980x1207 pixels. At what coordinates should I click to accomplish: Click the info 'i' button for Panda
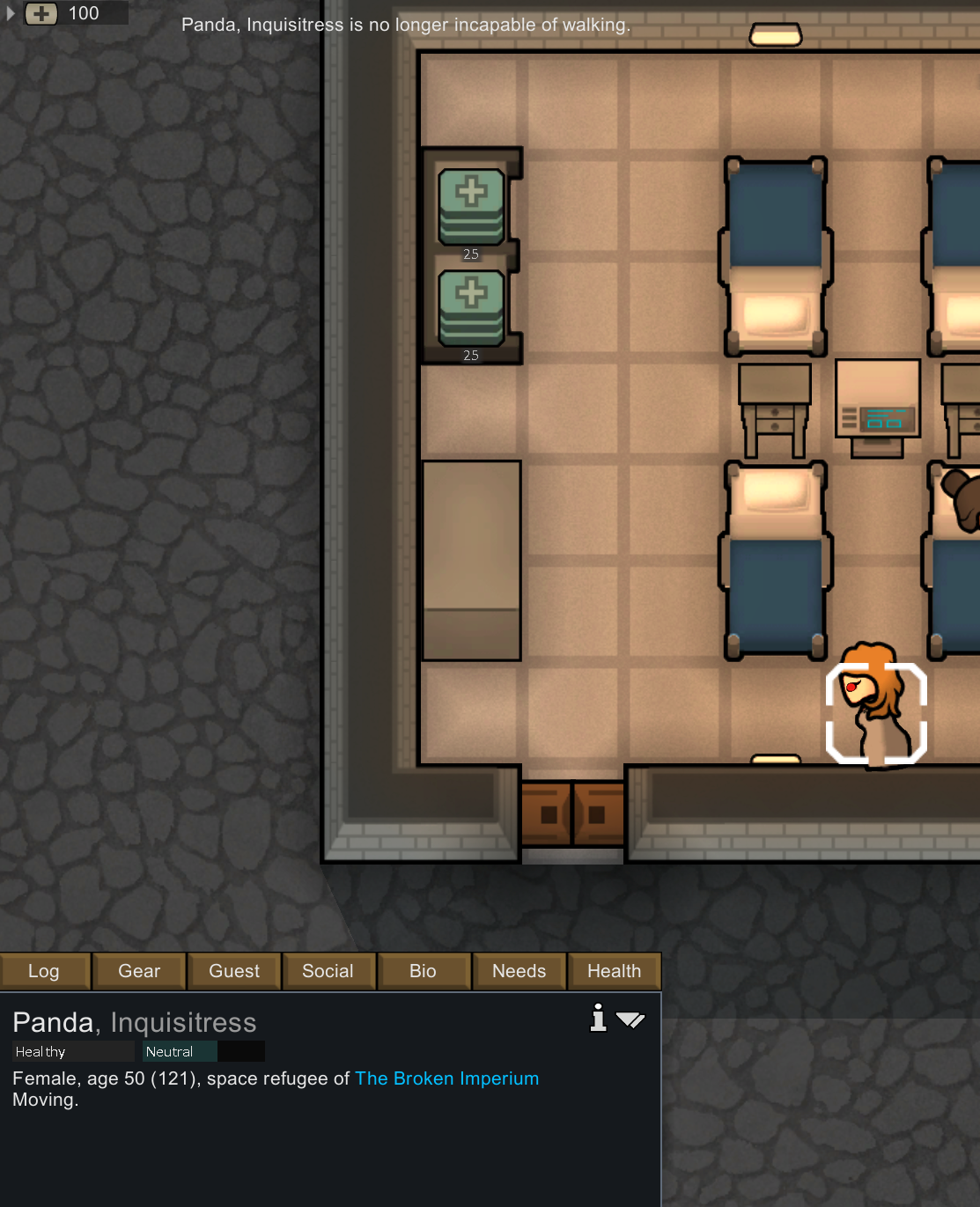point(599,1018)
